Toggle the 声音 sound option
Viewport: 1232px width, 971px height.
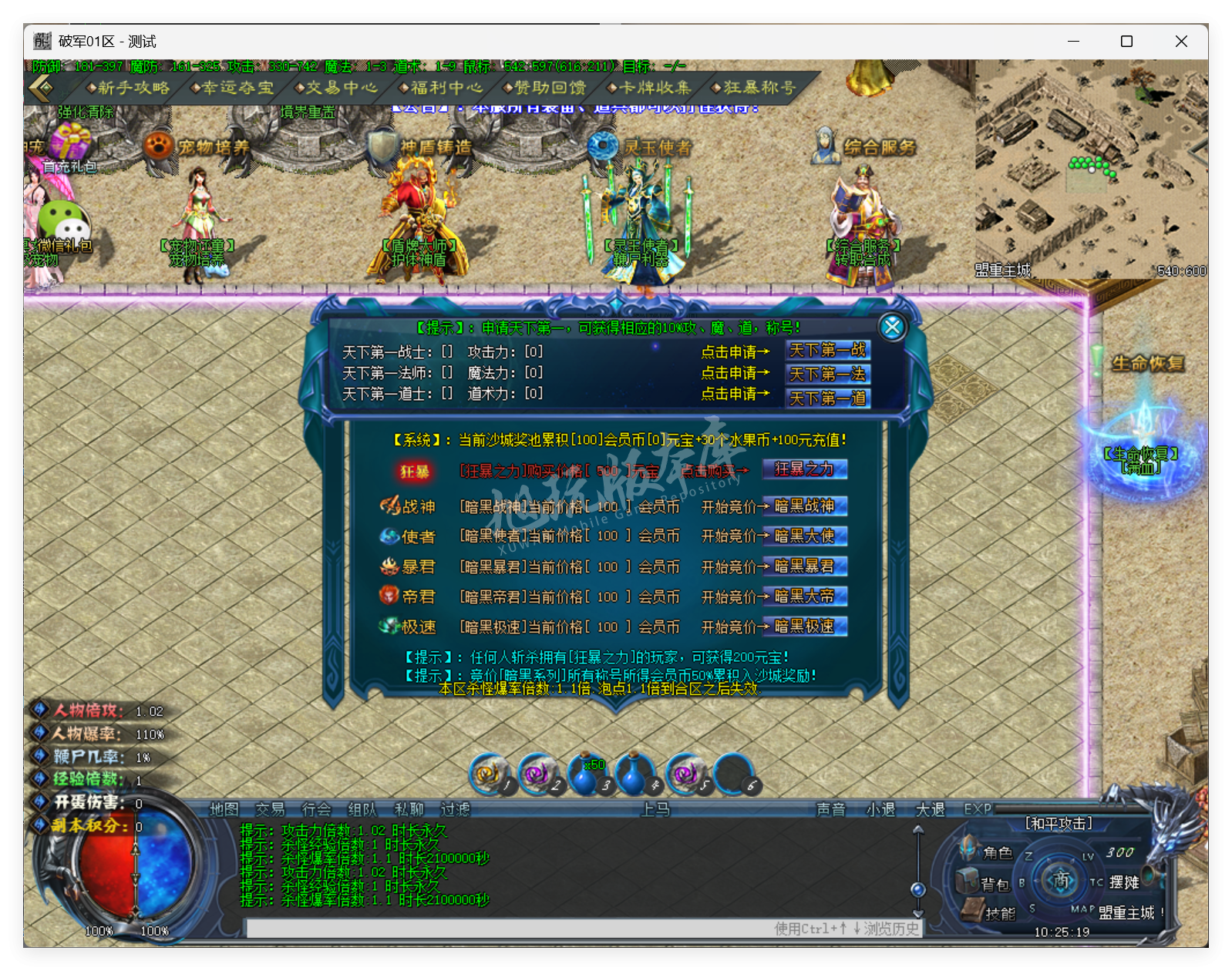(830, 810)
